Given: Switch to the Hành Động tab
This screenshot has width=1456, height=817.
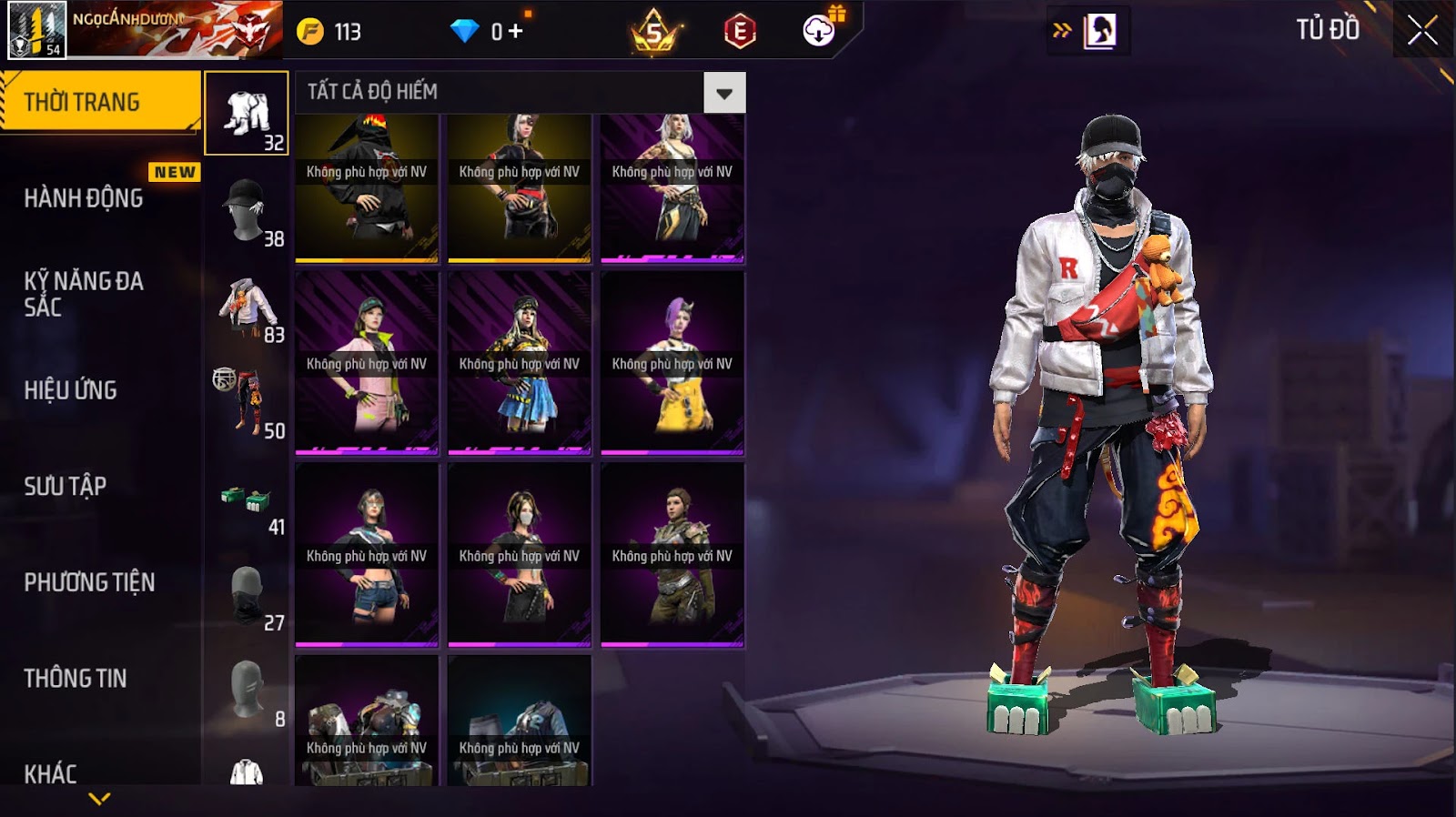Looking at the screenshot, I should pyautogui.click(x=84, y=197).
